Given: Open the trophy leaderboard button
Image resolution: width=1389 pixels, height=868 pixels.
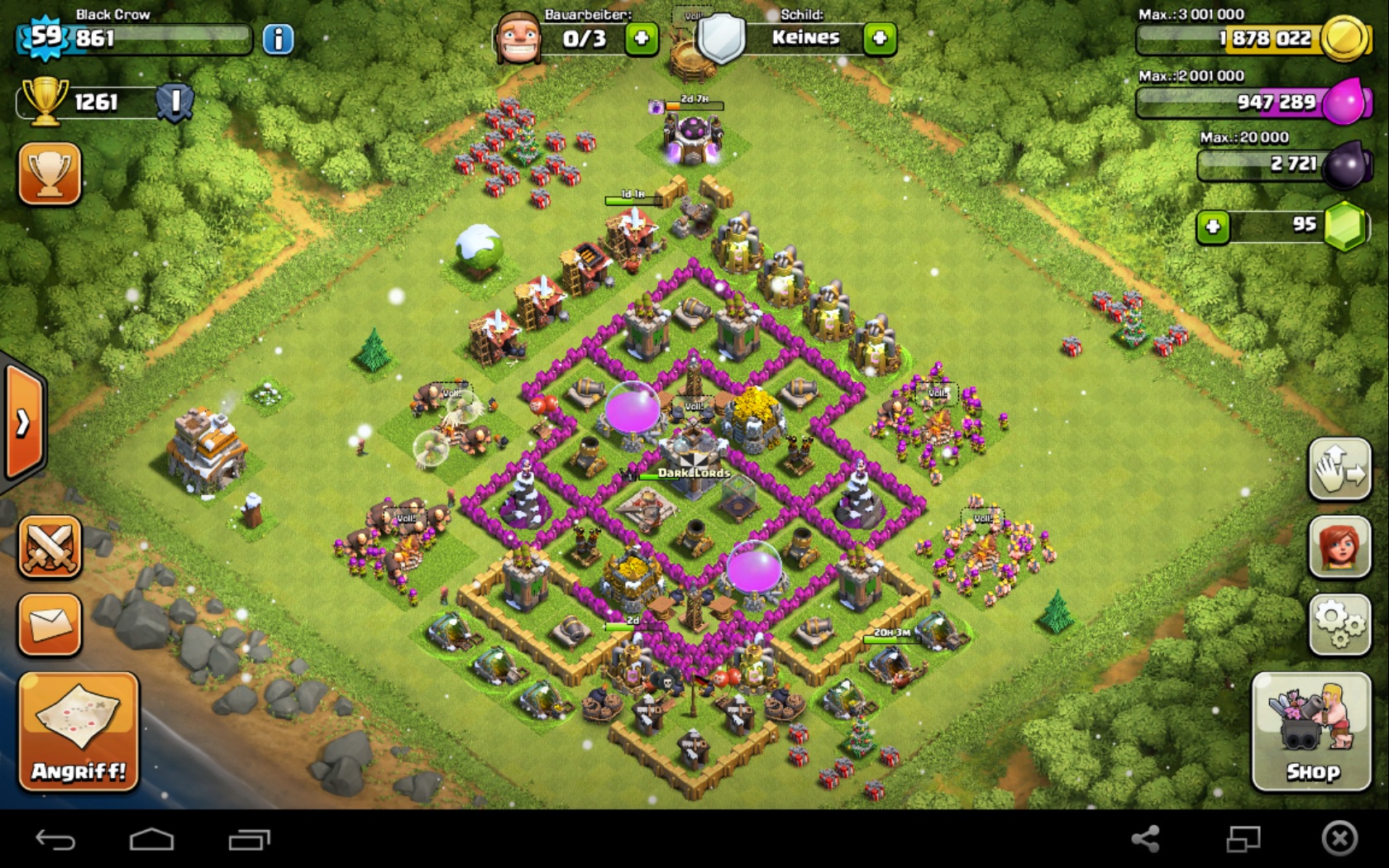Looking at the screenshot, I should 50,174.
